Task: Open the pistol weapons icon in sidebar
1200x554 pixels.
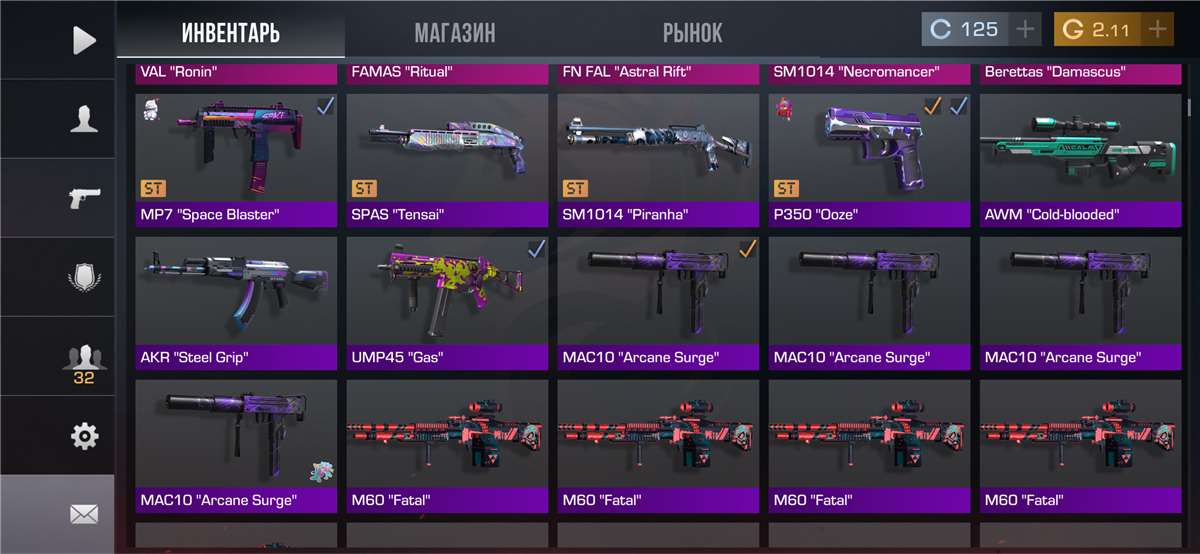Action: 84,198
